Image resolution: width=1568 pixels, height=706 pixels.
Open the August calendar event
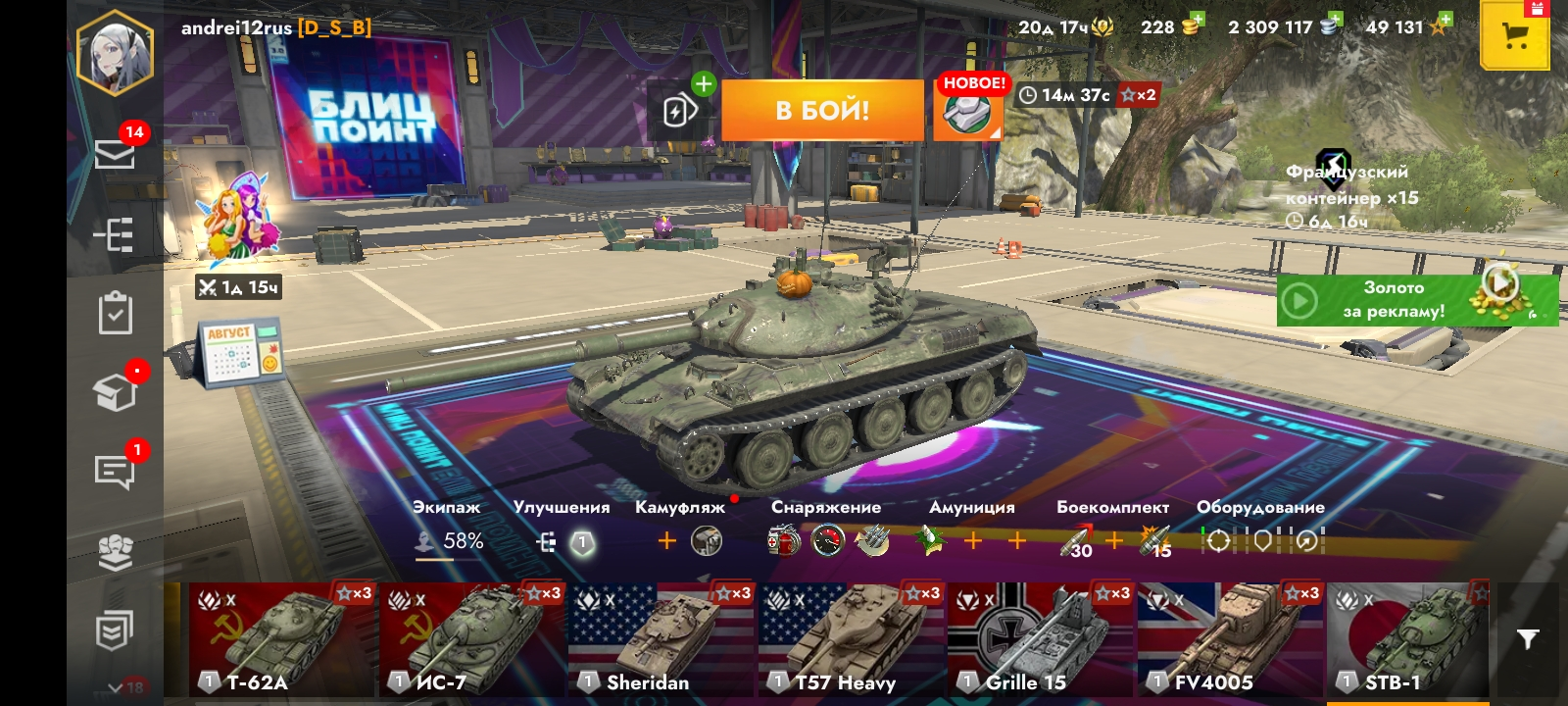coord(241,353)
